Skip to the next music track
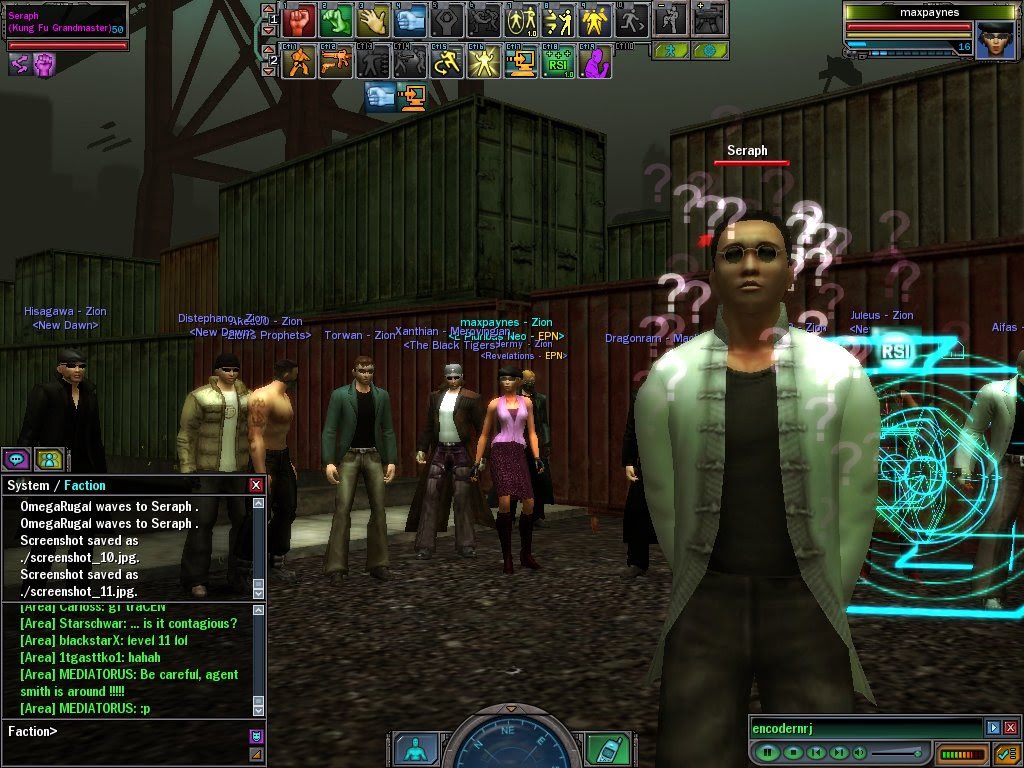The height and width of the screenshot is (768, 1024). click(838, 752)
